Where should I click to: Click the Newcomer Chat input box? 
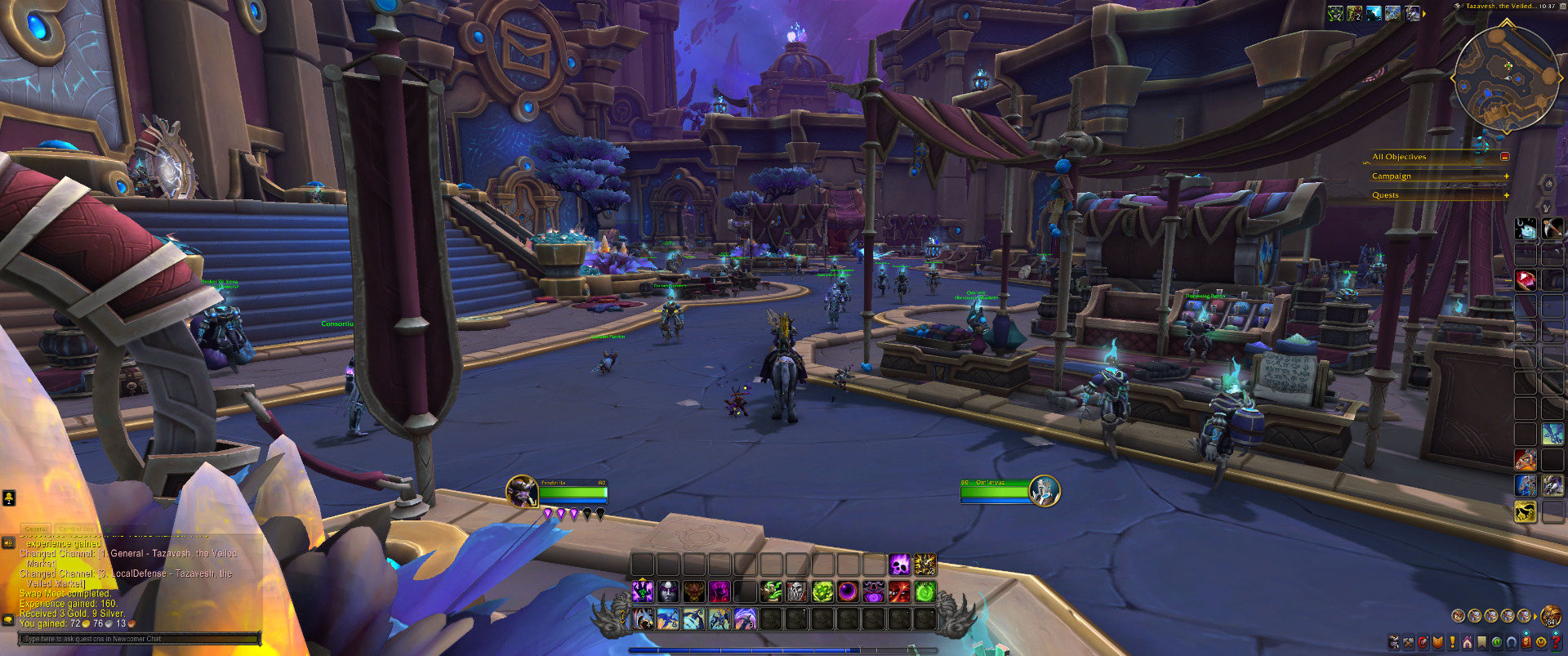click(139, 639)
